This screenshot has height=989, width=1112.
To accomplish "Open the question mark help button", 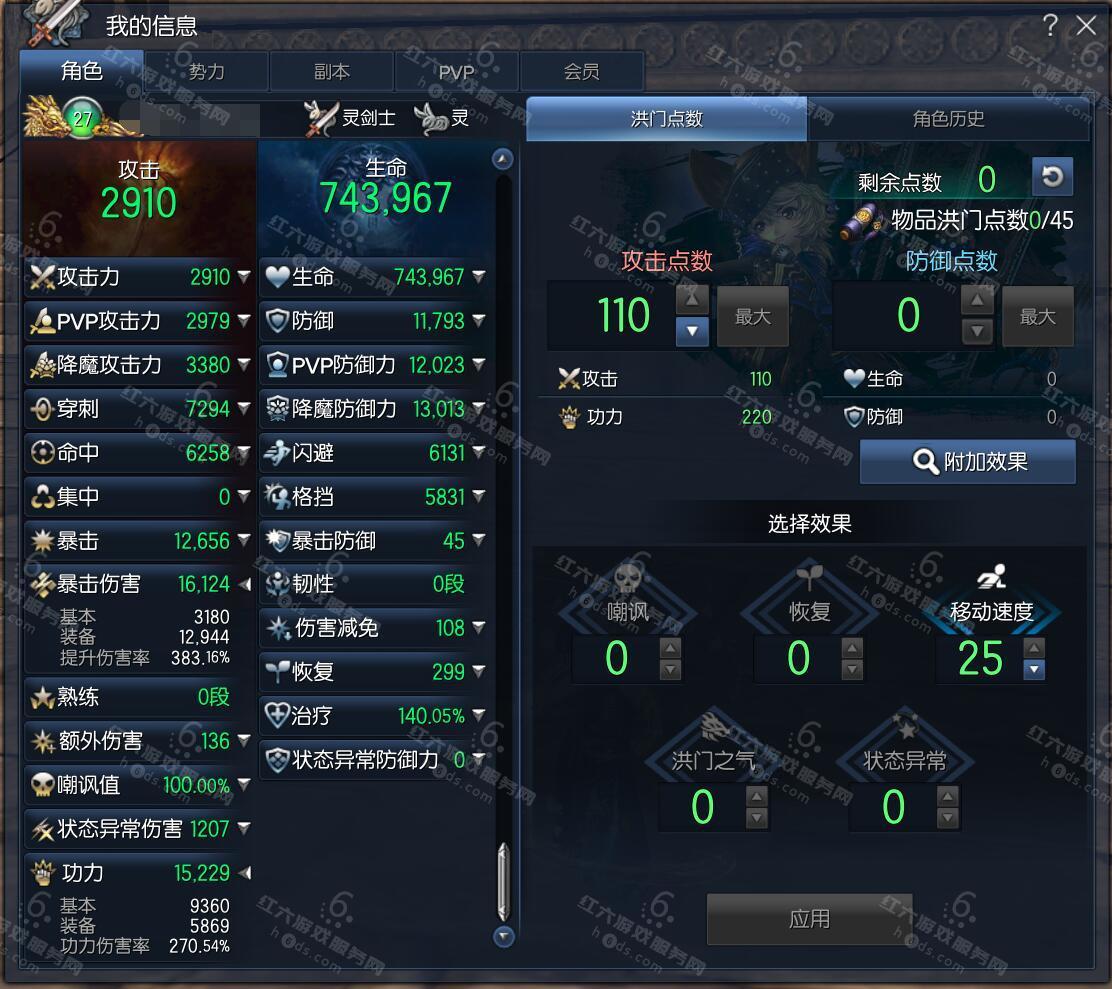I will coord(1050,26).
